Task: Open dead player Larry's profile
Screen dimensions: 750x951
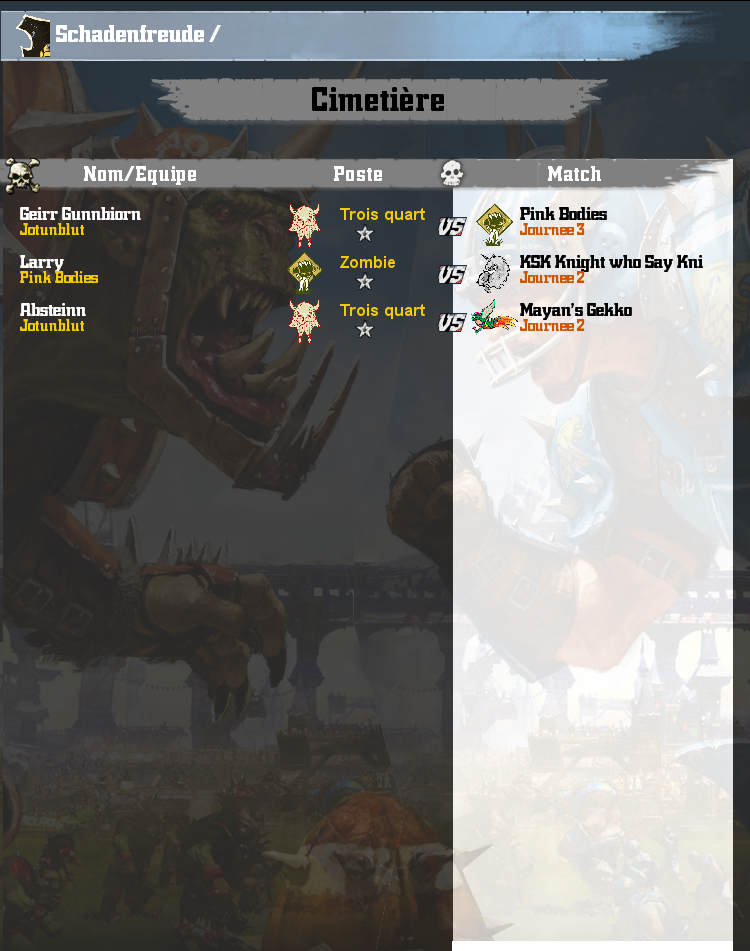Action: tap(42, 262)
